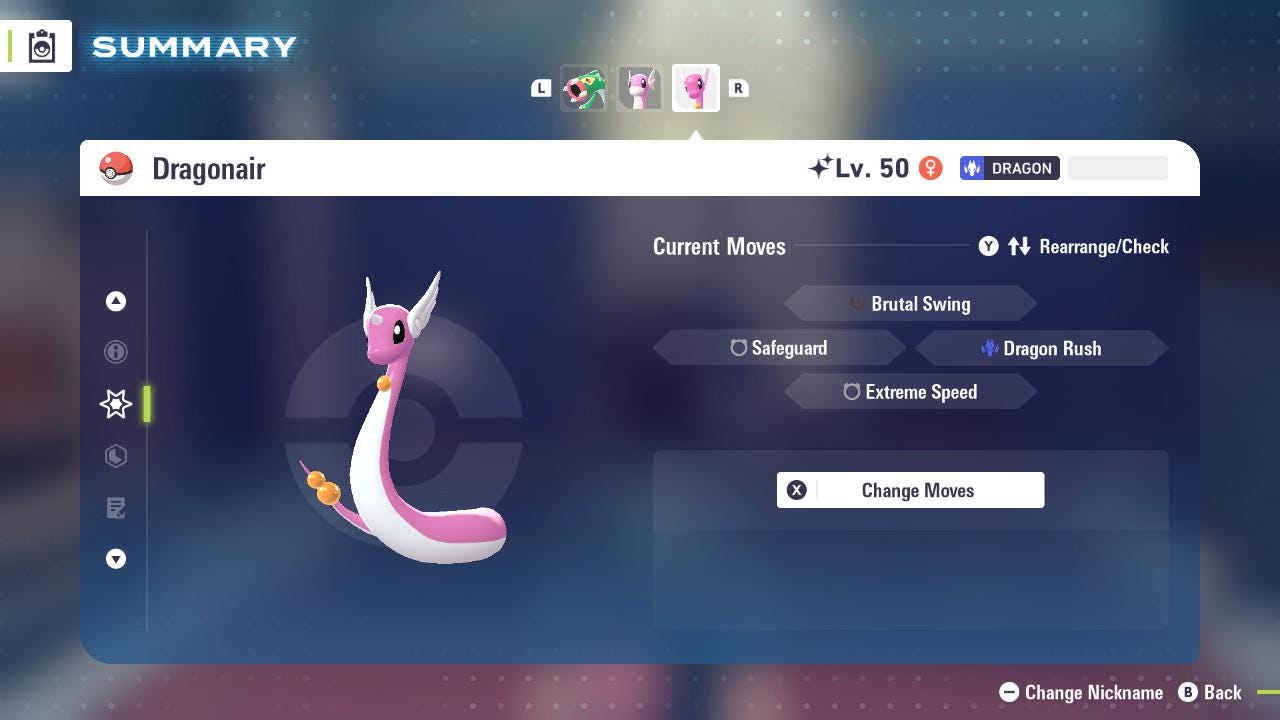Click the Rearrange/Check arrows icon beside Y
The image size is (1280, 720).
(x=1020, y=246)
